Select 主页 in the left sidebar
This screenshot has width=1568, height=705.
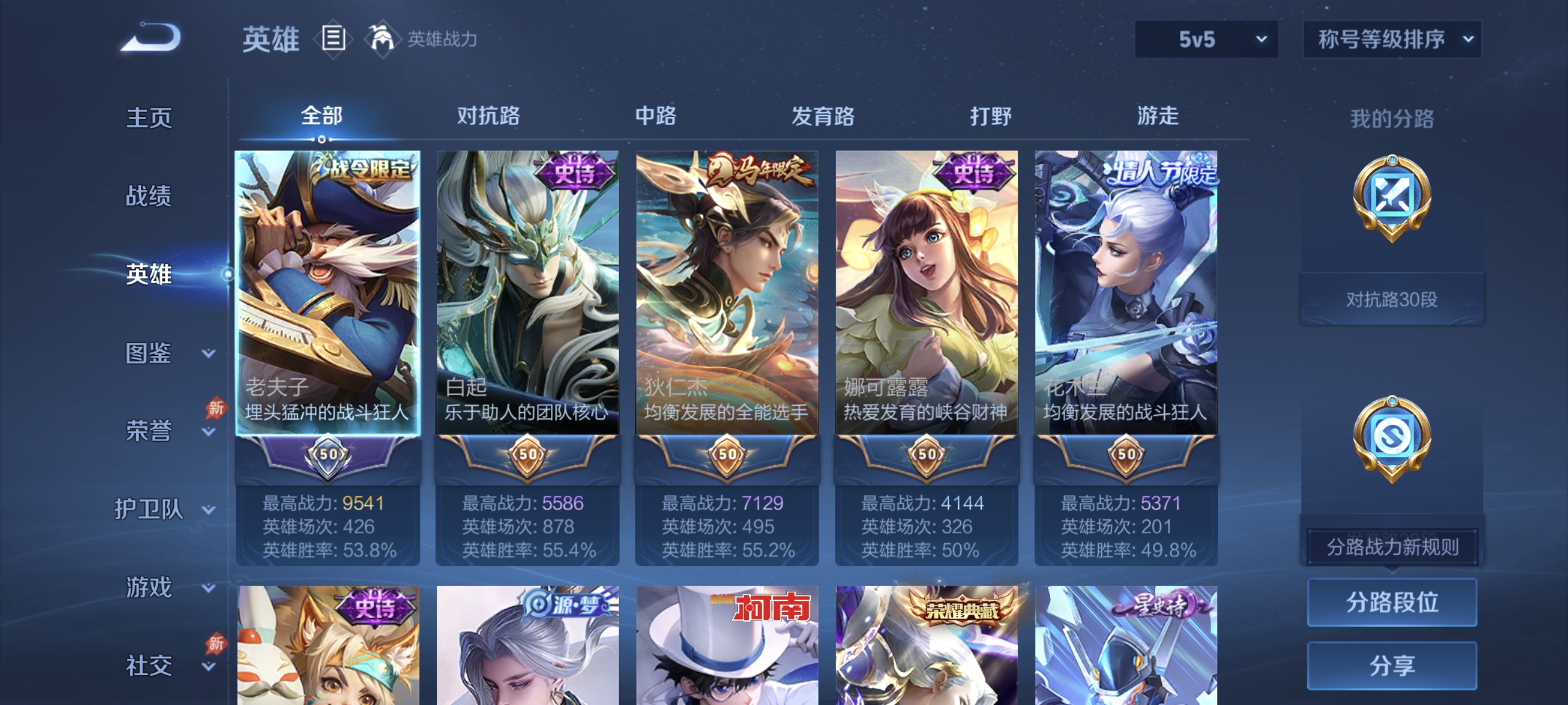tap(148, 117)
